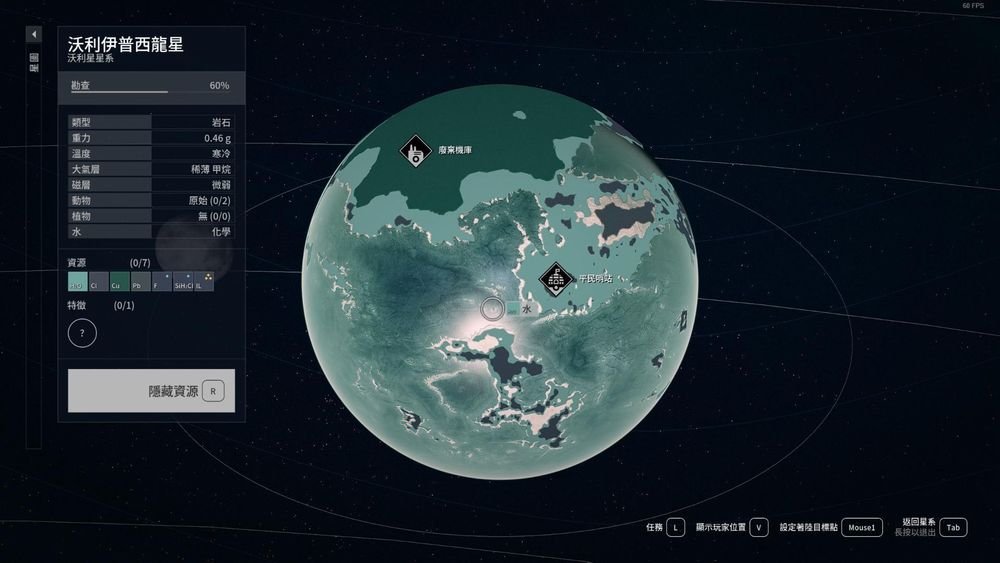Select the 平民哨站 outpost landing marker
This screenshot has height=563, width=1000.
555,279
